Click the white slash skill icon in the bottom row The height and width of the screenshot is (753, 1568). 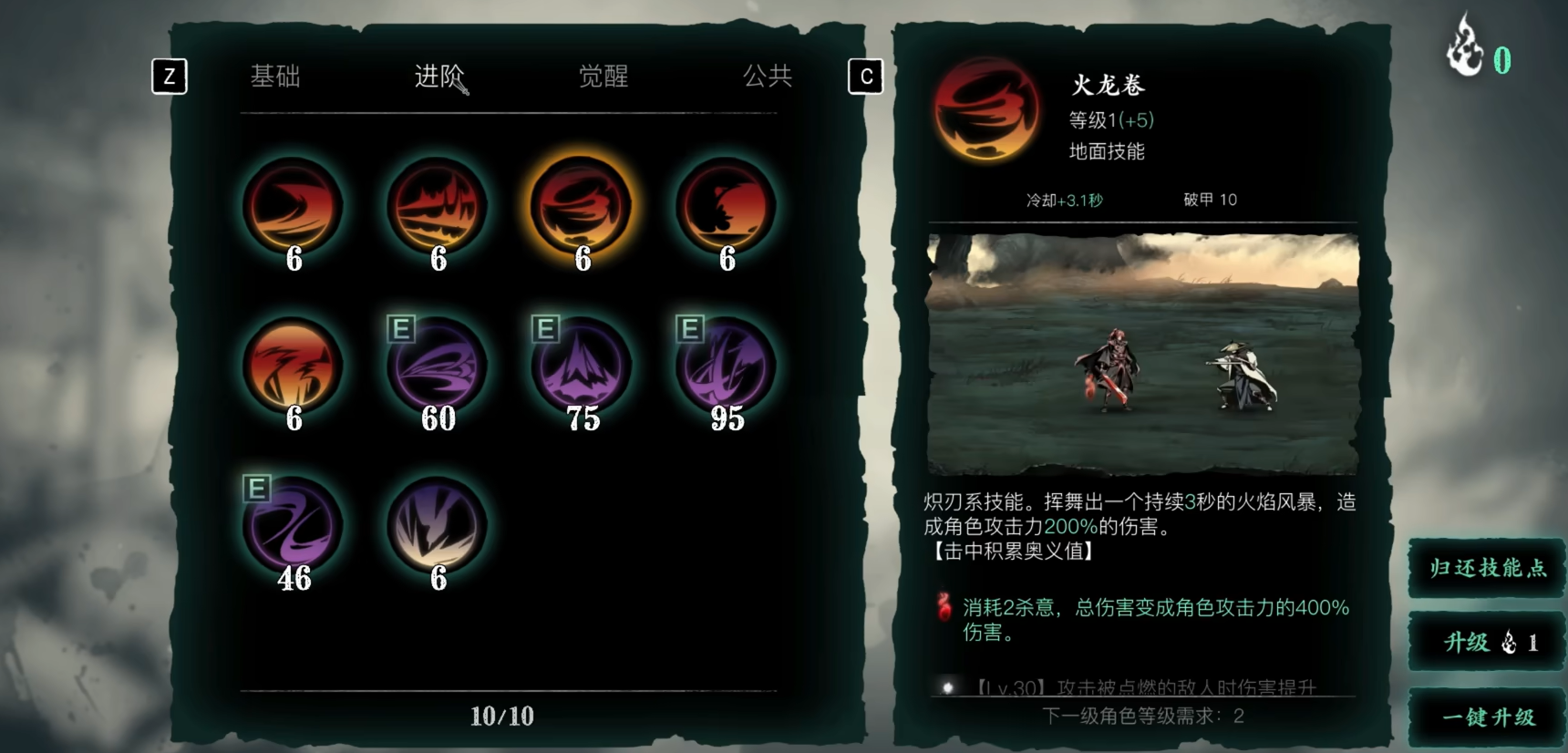[438, 527]
